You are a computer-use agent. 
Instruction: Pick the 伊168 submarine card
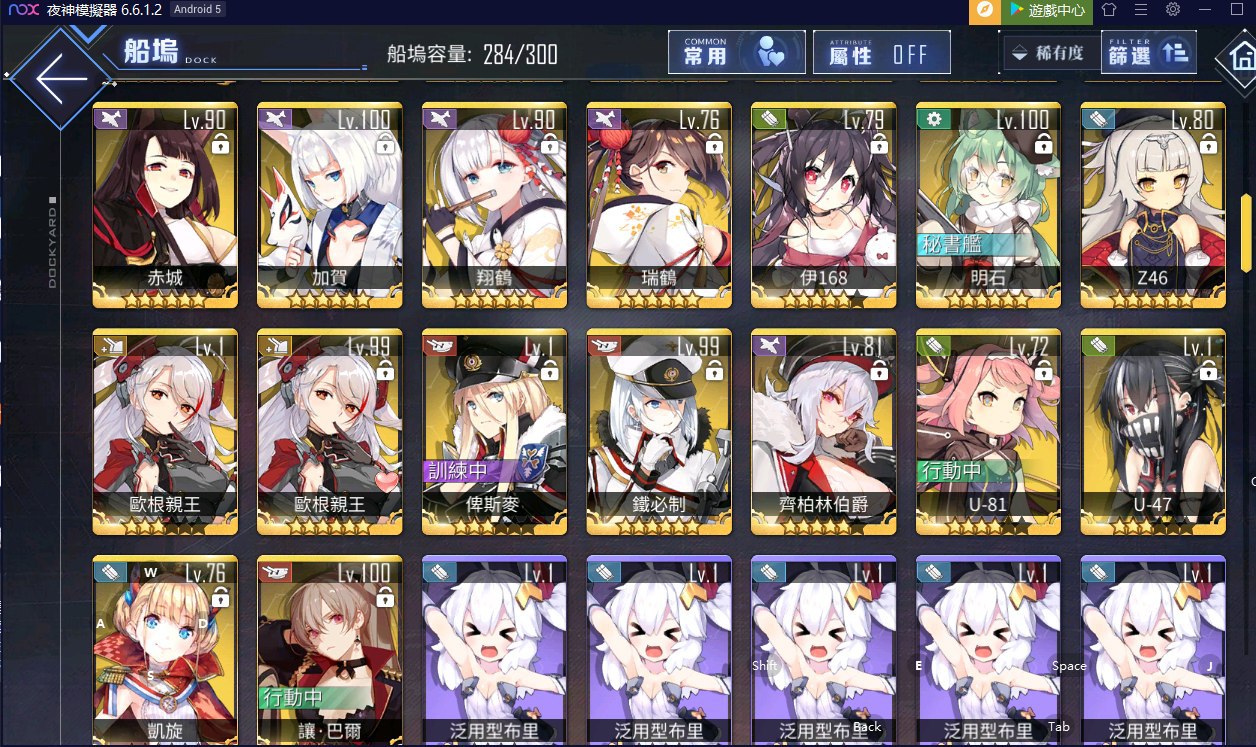(x=824, y=205)
